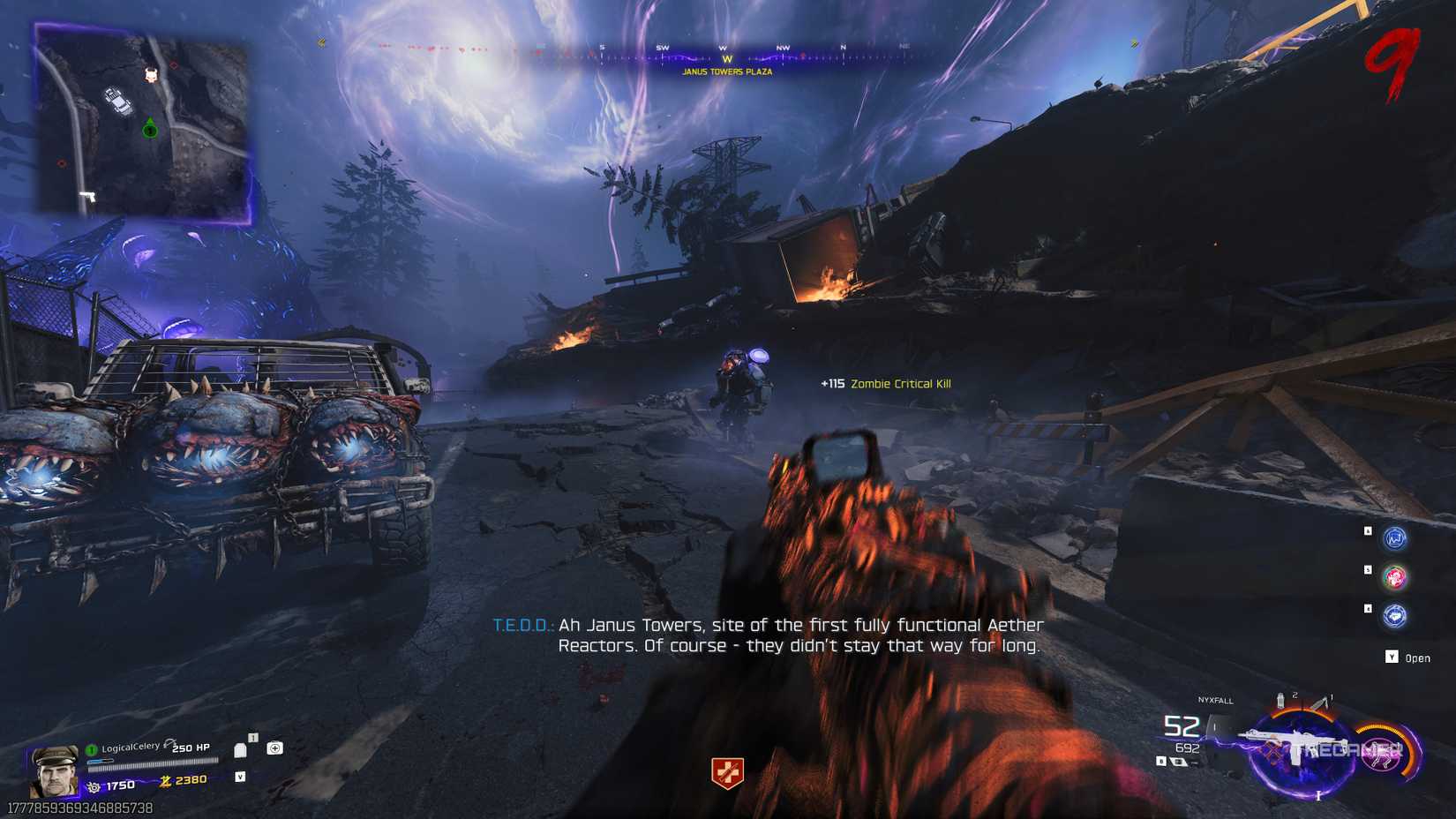Image resolution: width=1456 pixels, height=819 pixels.
Task: Click the armor plate icon near the health bar
Action: pos(240,750)
